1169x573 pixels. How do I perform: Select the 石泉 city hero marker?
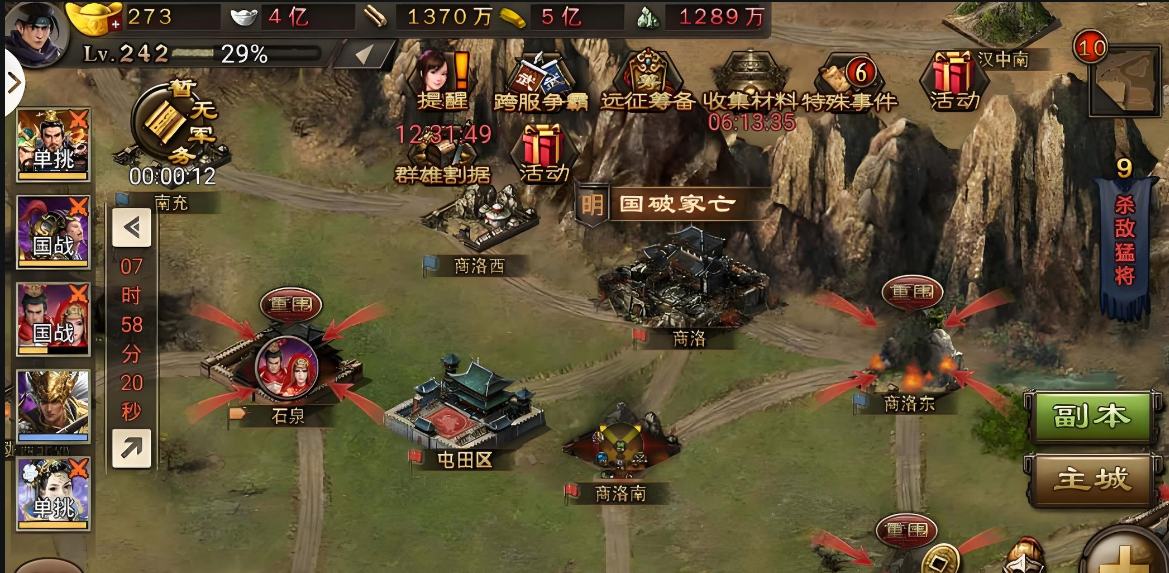[x=286, y=367]
